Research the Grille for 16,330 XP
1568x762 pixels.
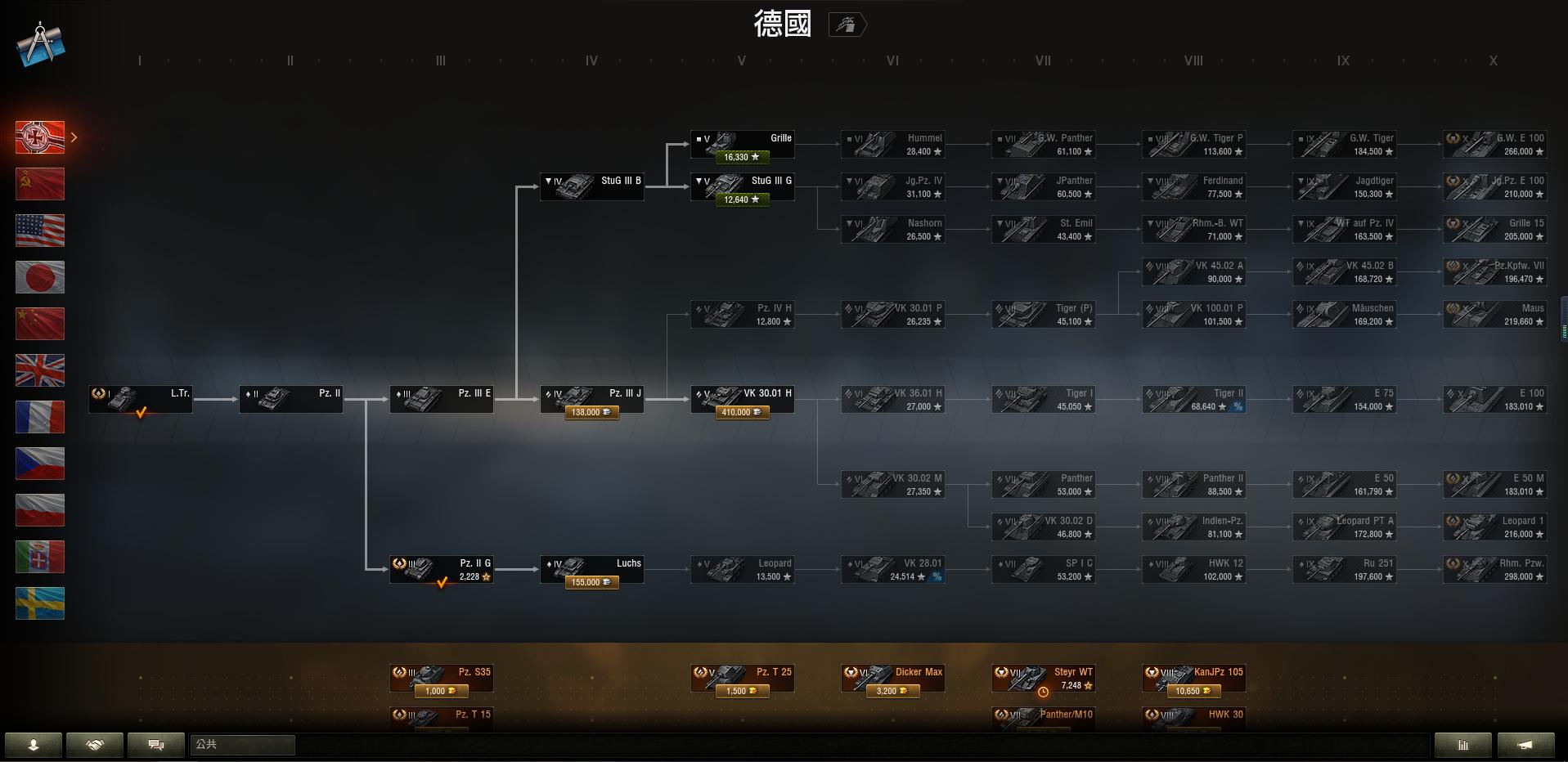coord(742,157)
